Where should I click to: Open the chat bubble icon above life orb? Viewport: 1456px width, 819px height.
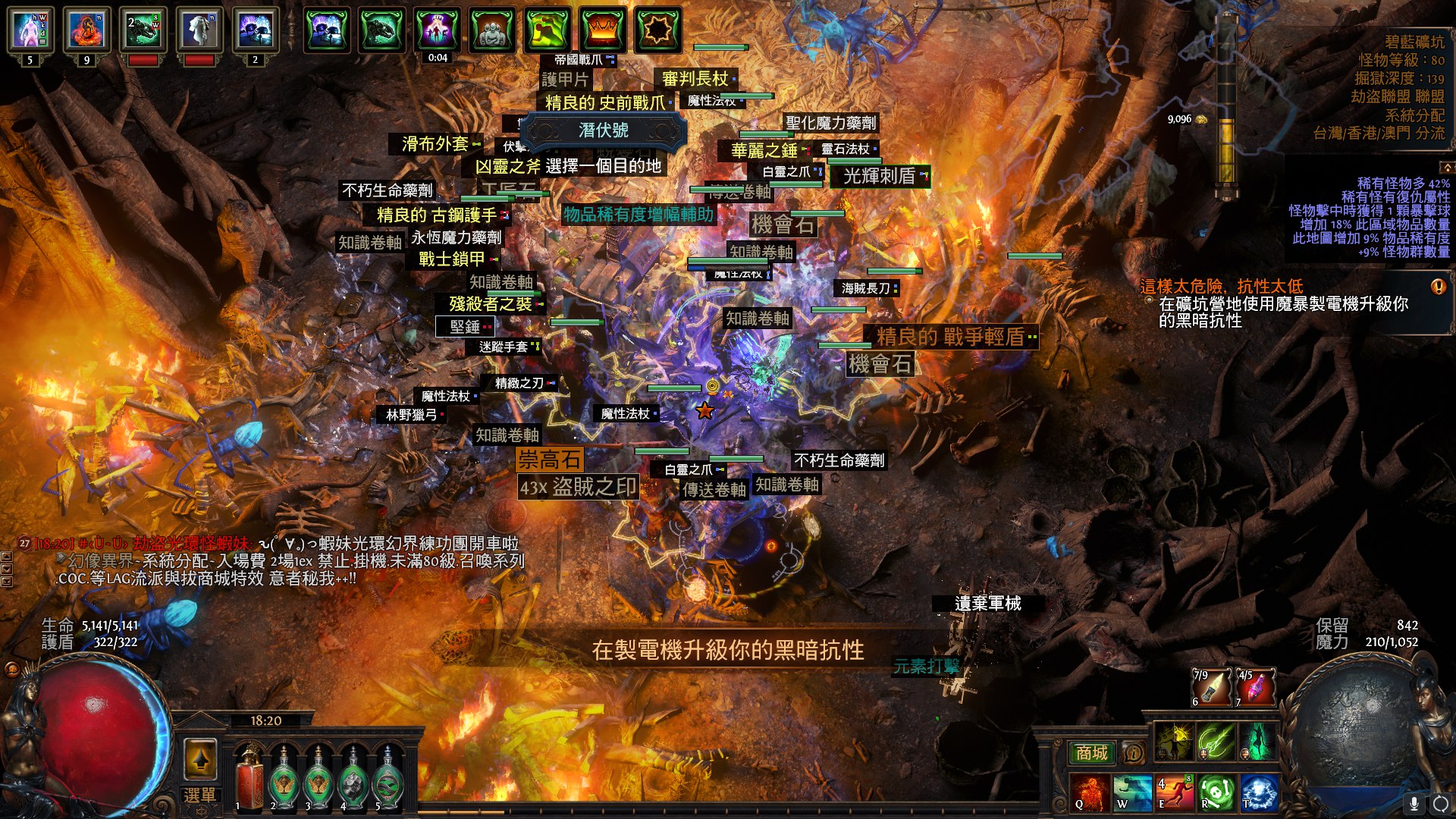click(x=12, y=670)
